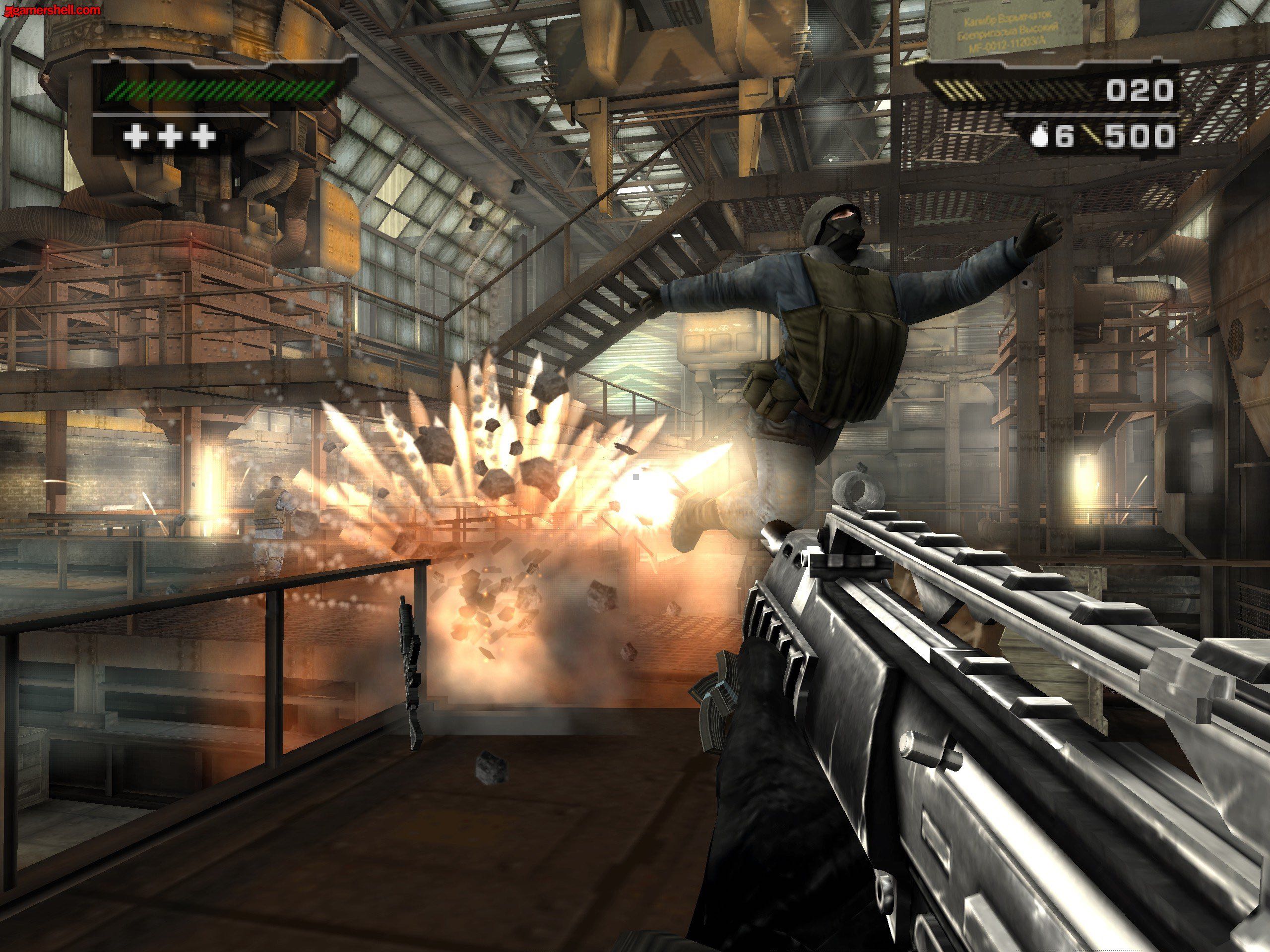
Task: Select the middle white health cross icon
Action: click(170, 136)
